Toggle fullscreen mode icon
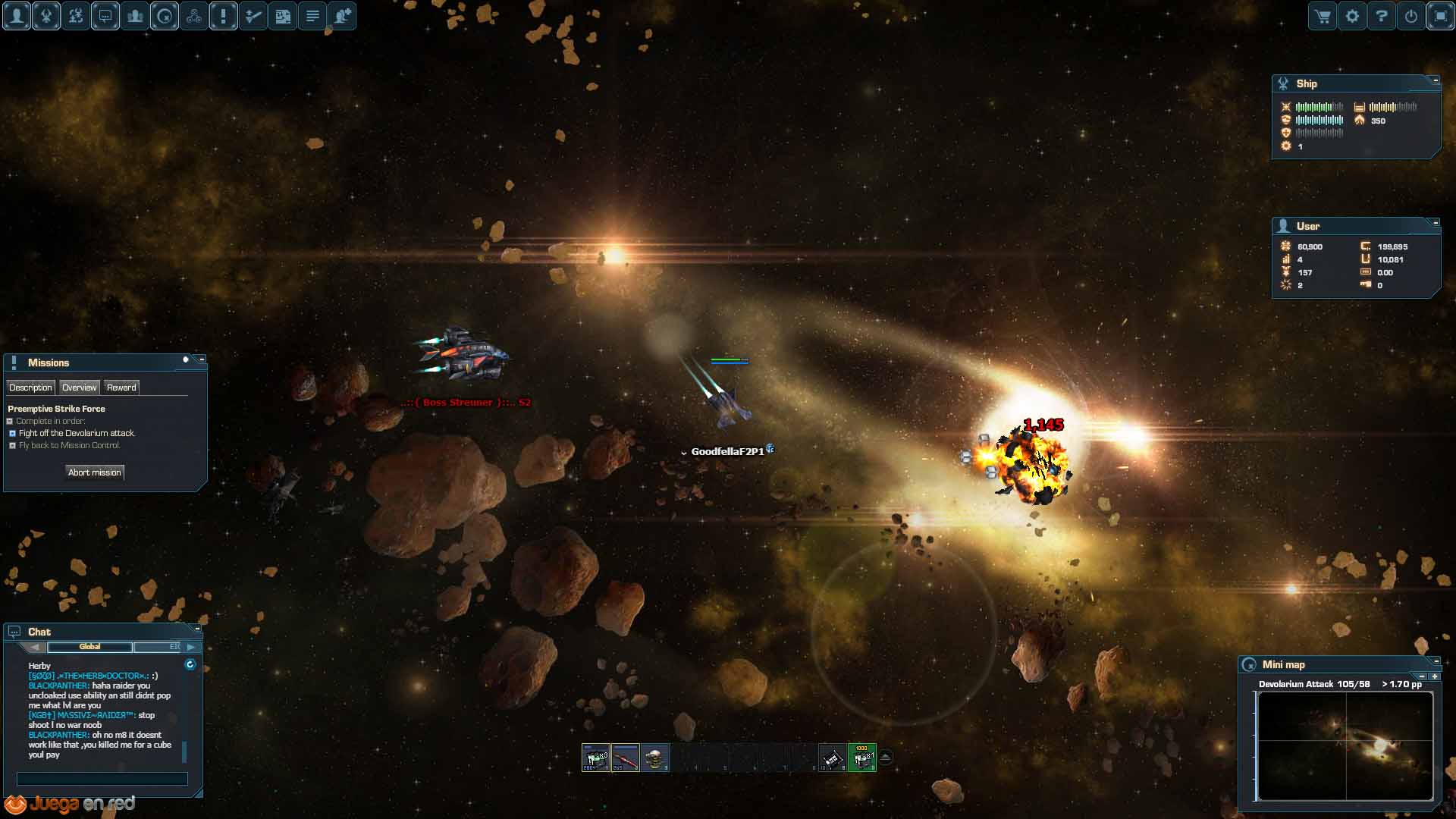The width and height of the screenshot is (1456, 819). (x=1440, y=16)
